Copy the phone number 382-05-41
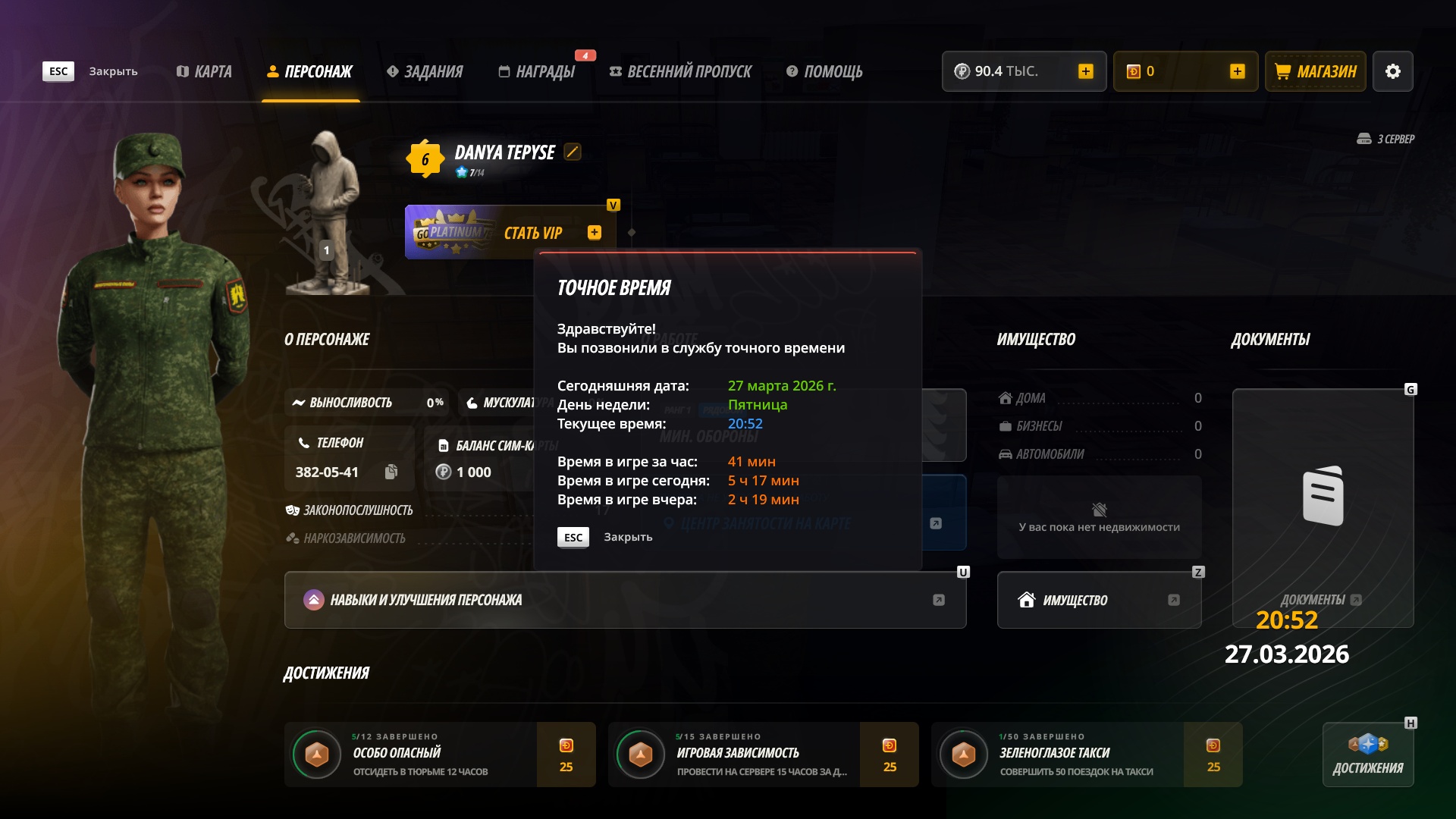1456x819 pixels. (391, 472)
